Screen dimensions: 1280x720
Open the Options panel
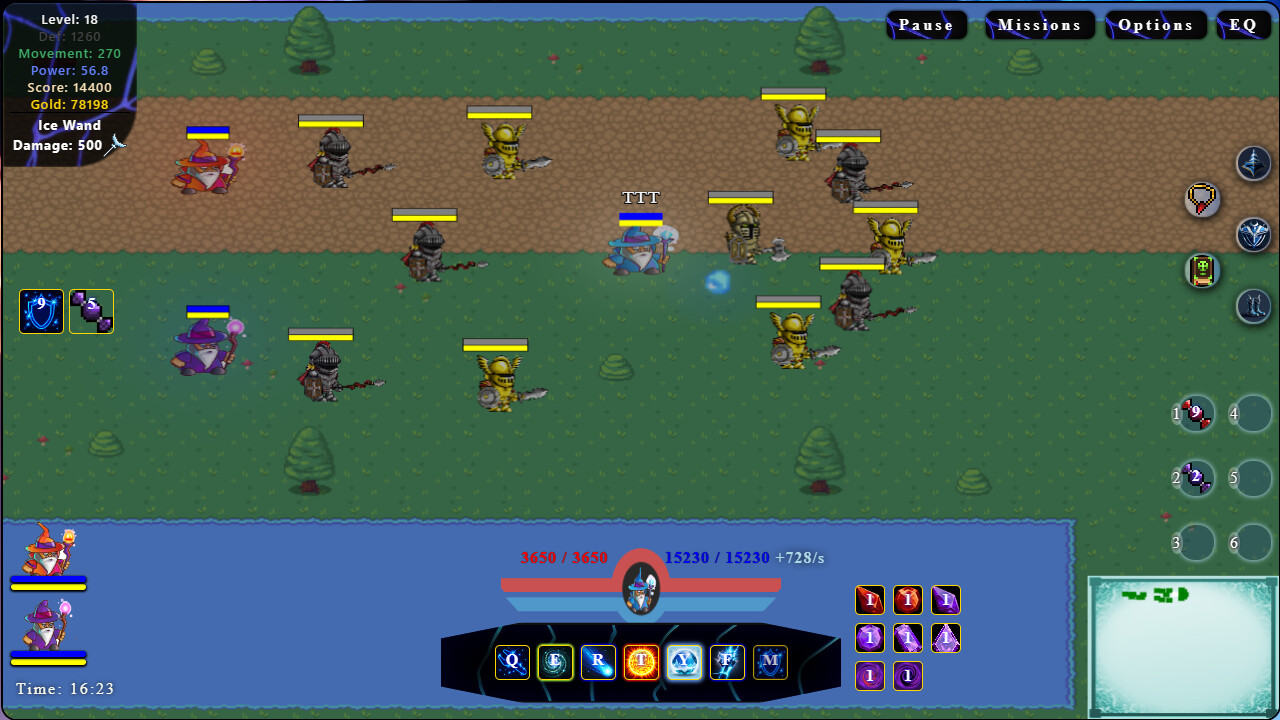coord(1155,24)
